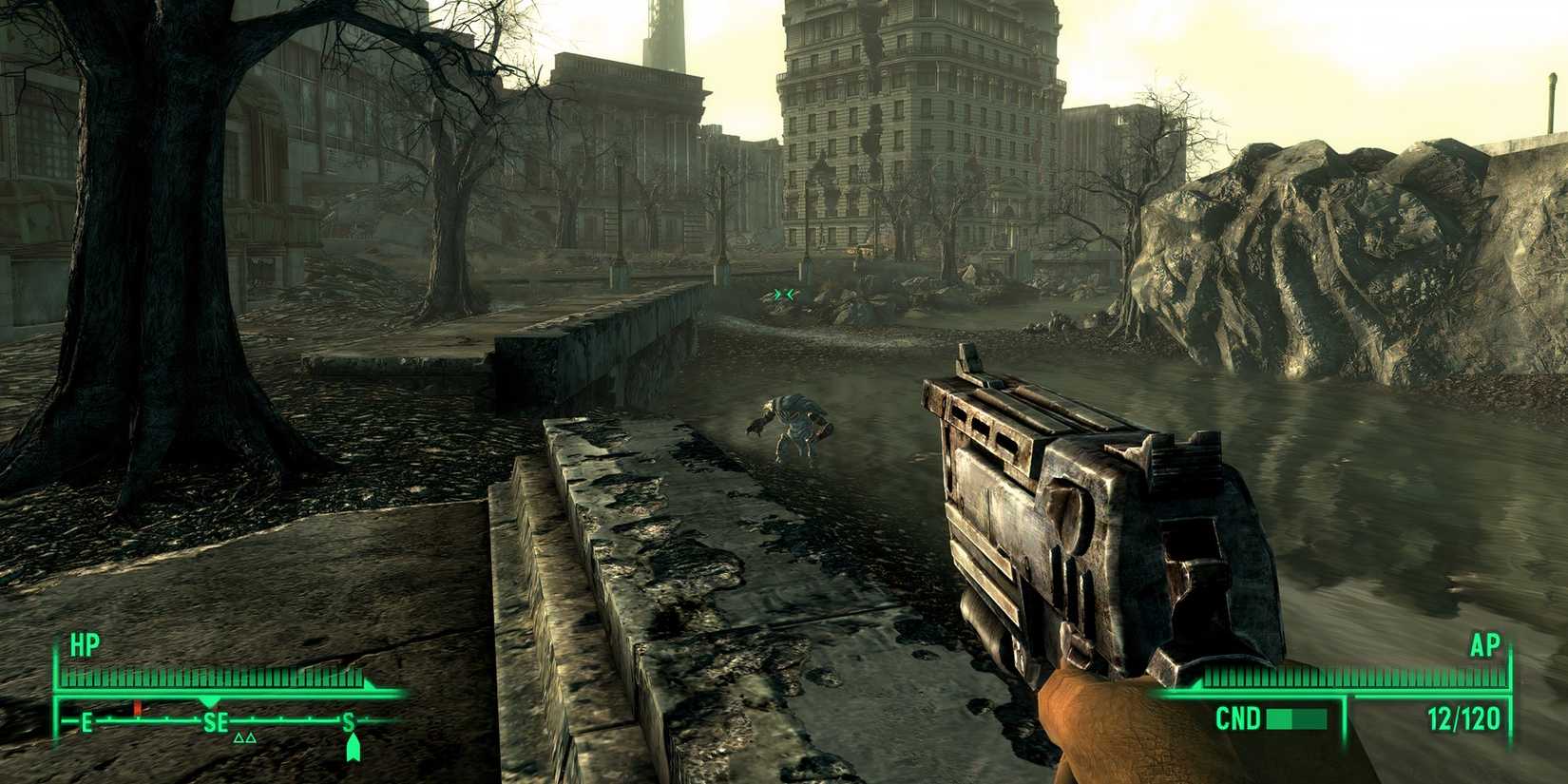Click the rightmost tick of the AP gauge
This screenshot has height=784, width=1568.
pos(1502,676)
